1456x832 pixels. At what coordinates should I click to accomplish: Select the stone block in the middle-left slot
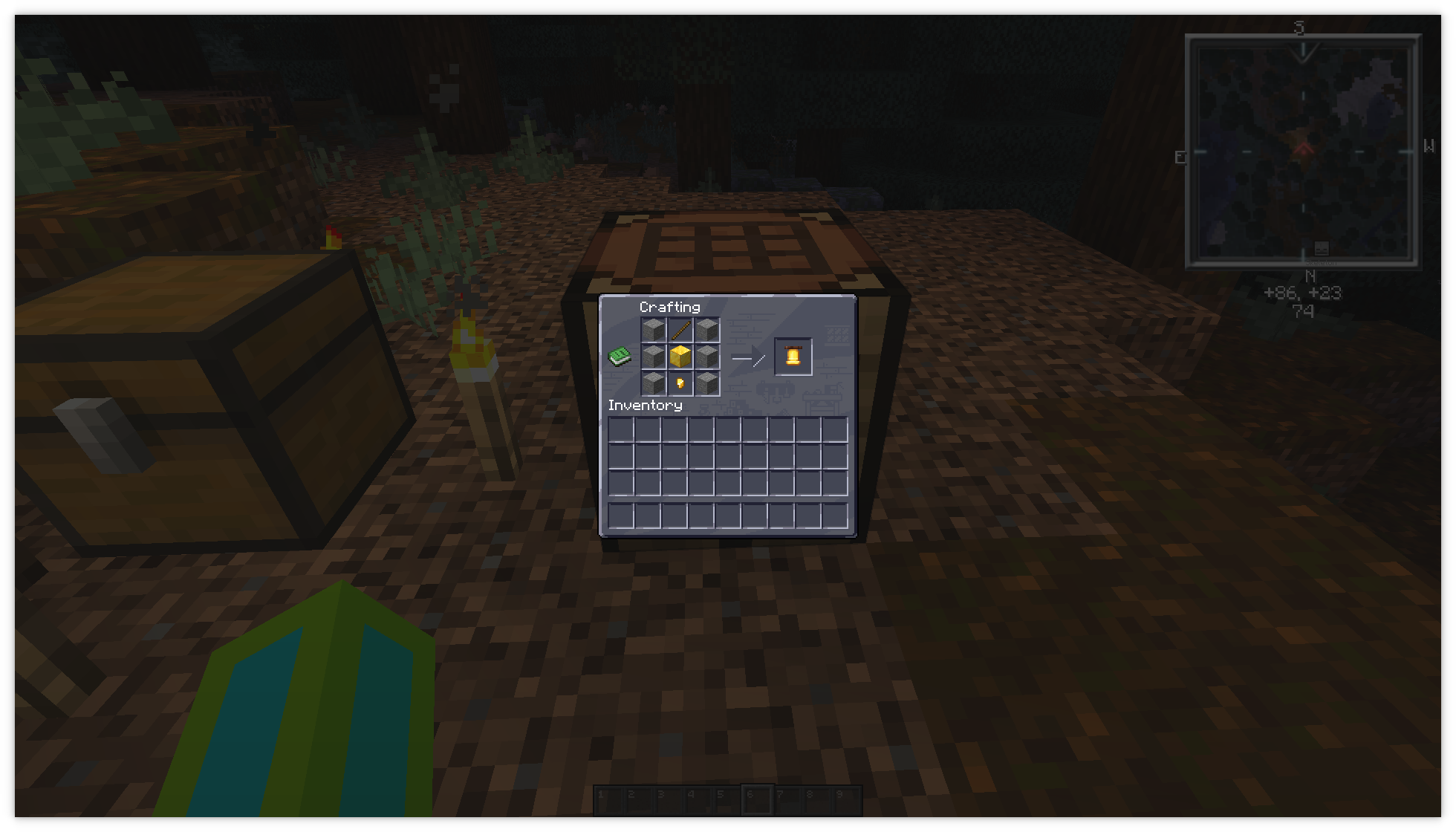(x=654, y=357)
